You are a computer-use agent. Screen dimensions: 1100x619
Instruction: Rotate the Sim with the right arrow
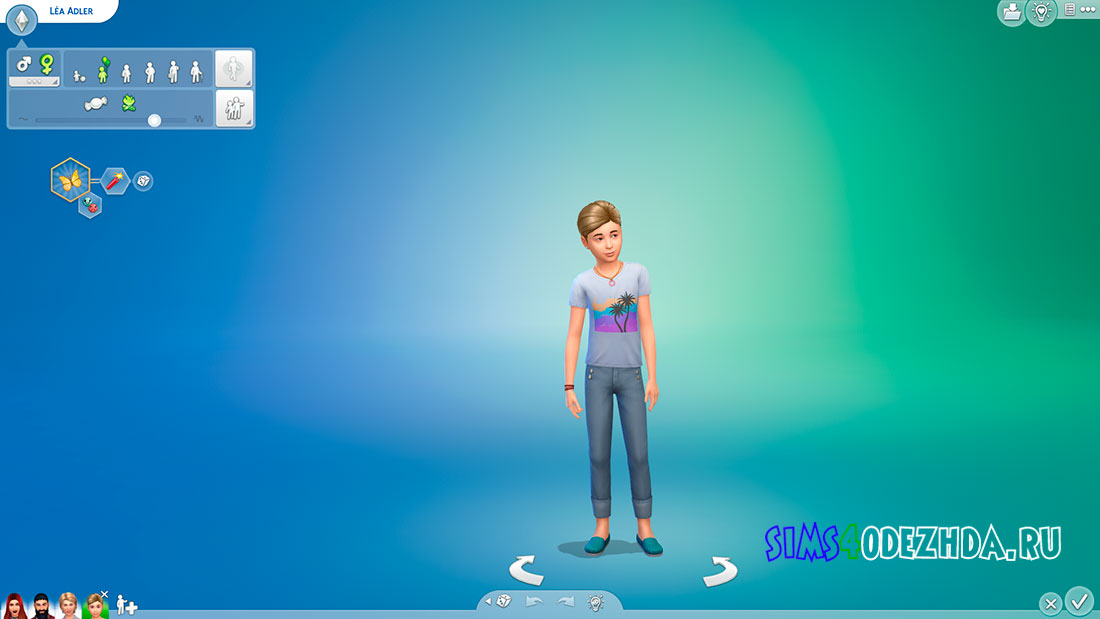click(720, 571)
